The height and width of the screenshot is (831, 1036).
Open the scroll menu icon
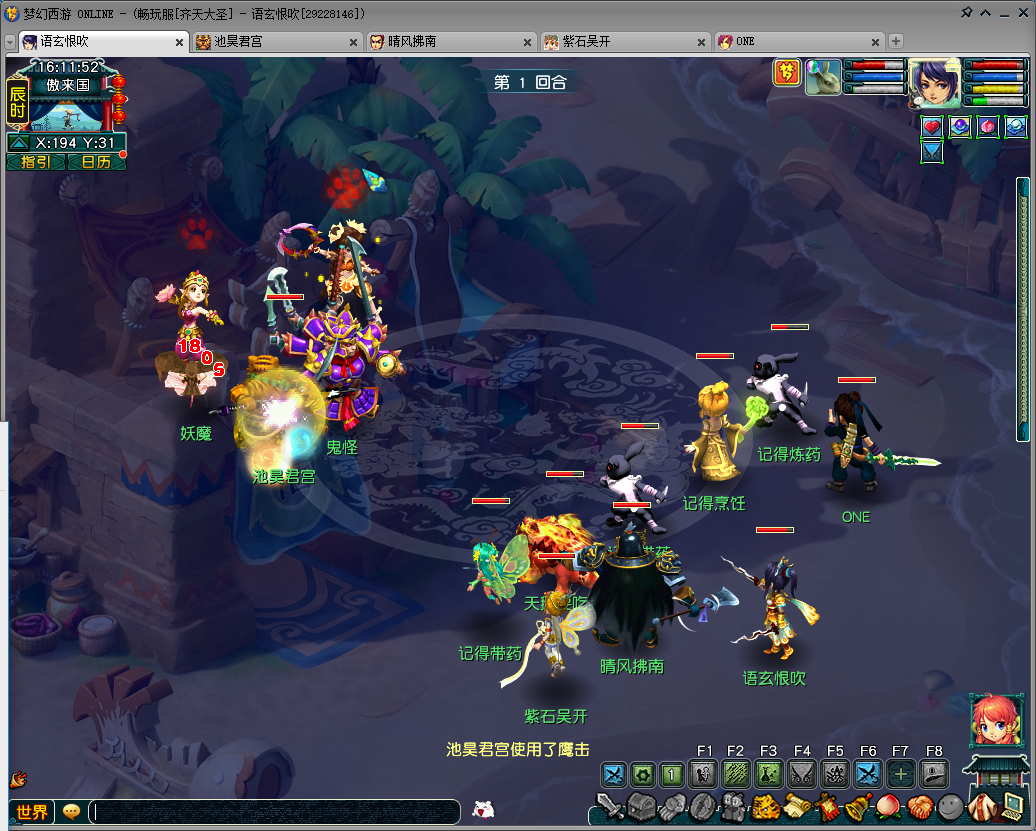[x=797, y=805]
